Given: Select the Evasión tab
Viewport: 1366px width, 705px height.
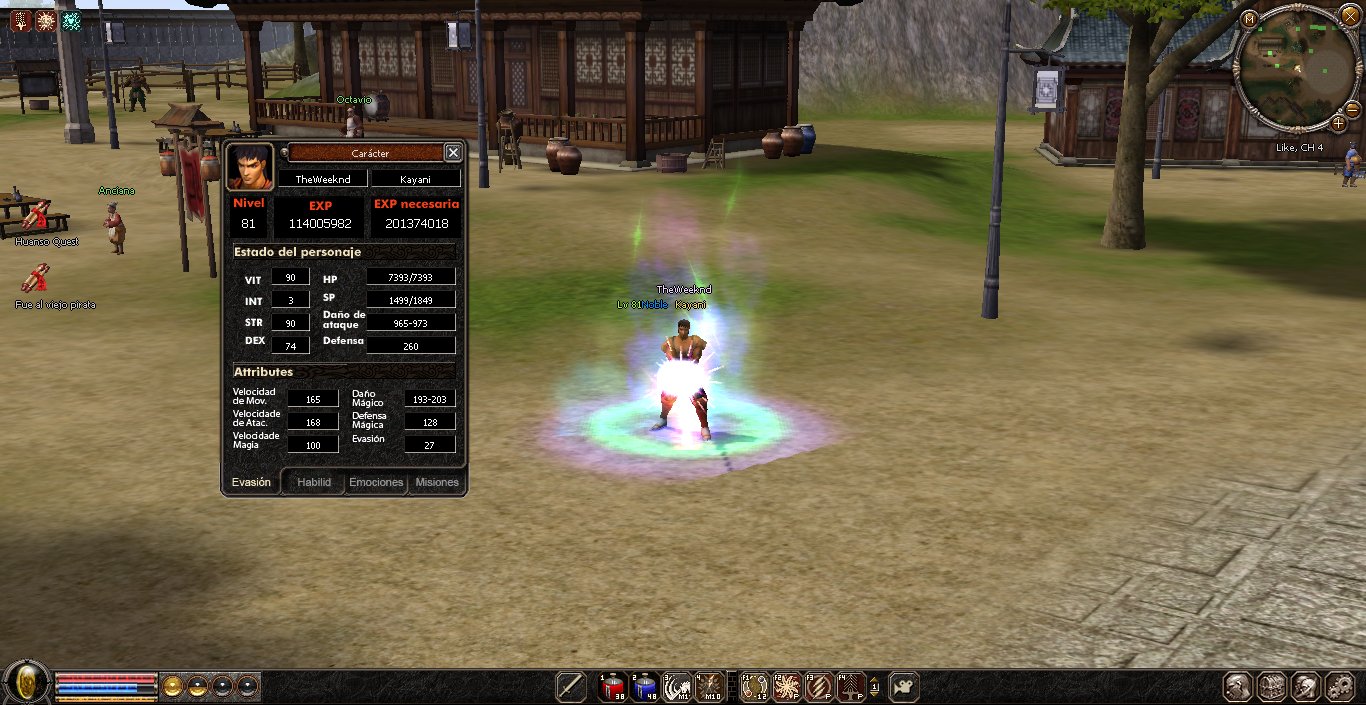Looking at the screenshot, I should (251, 482).
